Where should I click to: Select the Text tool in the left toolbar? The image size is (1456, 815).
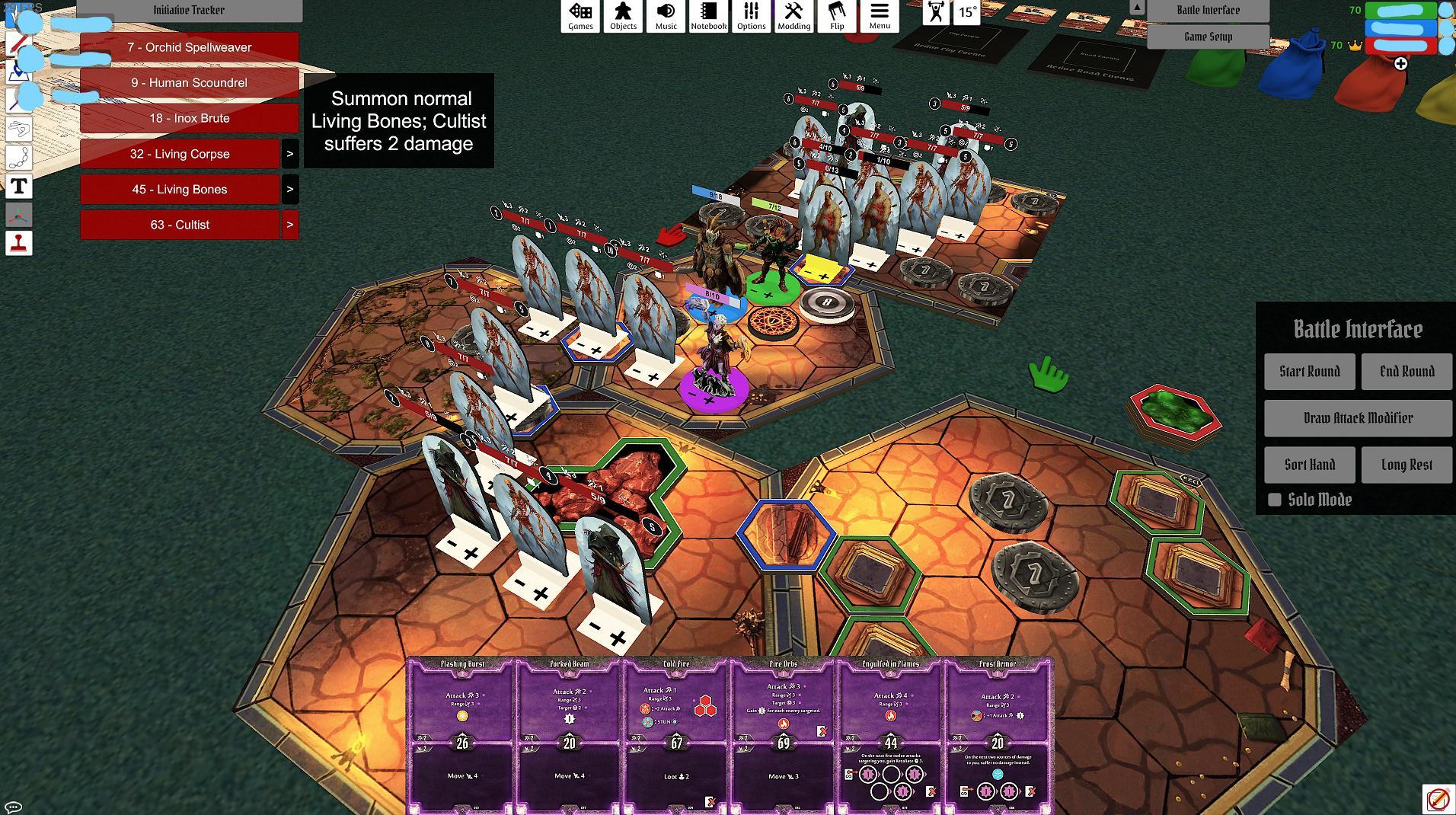19,186
